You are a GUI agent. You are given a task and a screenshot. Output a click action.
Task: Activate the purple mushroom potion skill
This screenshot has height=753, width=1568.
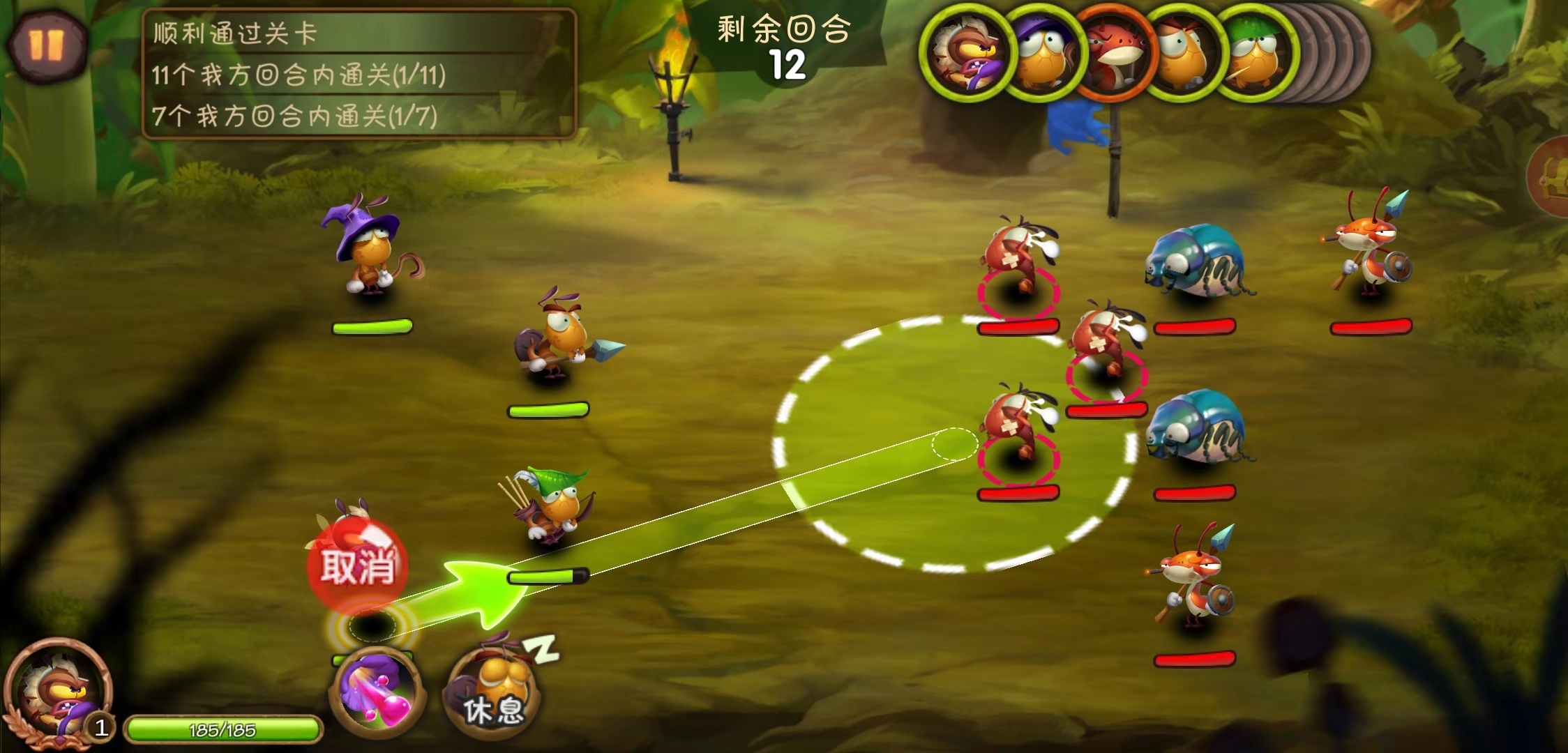[377, 692]
